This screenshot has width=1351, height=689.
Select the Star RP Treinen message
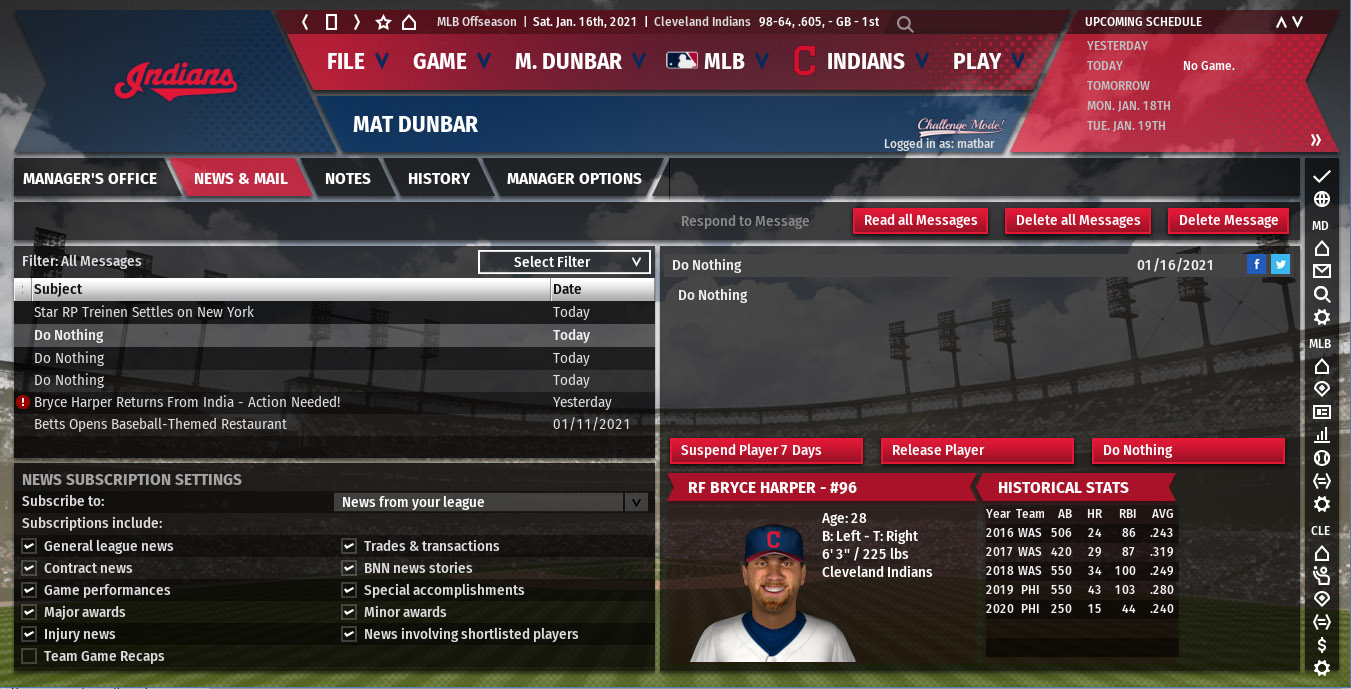tap(144, 312)
